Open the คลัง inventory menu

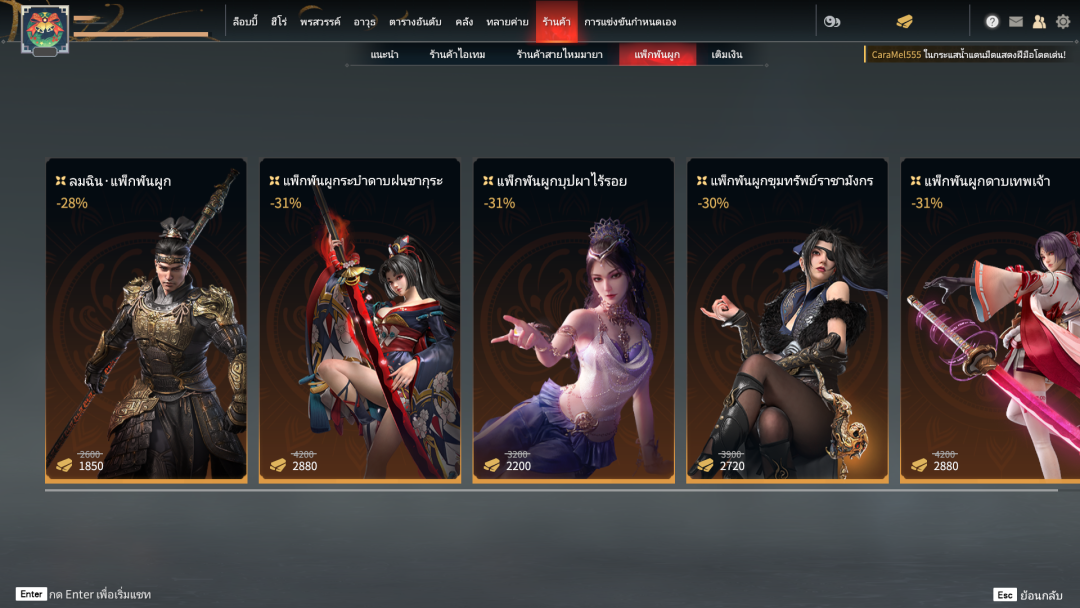point(463,21)
